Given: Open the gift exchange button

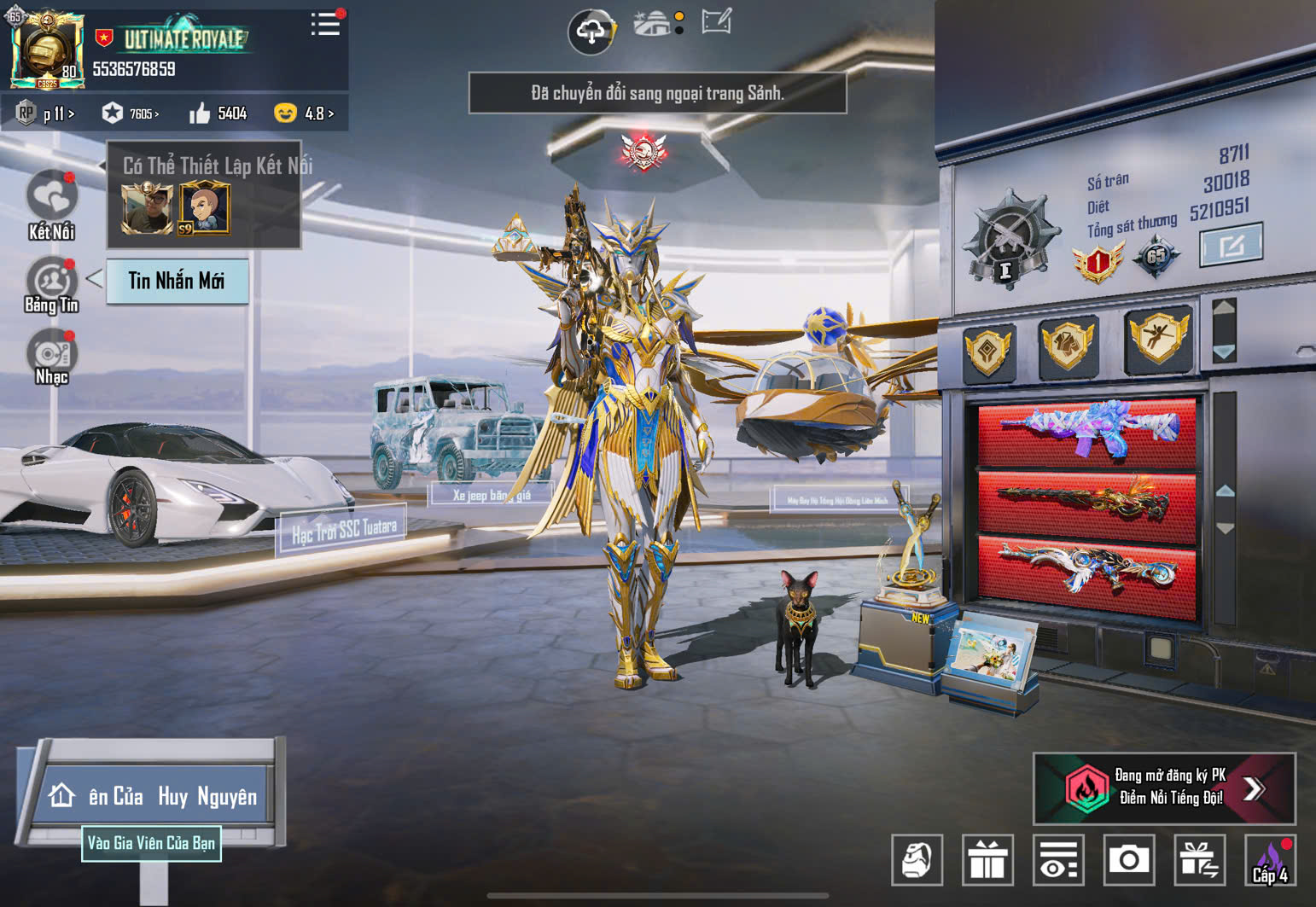Looking at the screenshot, I should tap(1199, 859).
